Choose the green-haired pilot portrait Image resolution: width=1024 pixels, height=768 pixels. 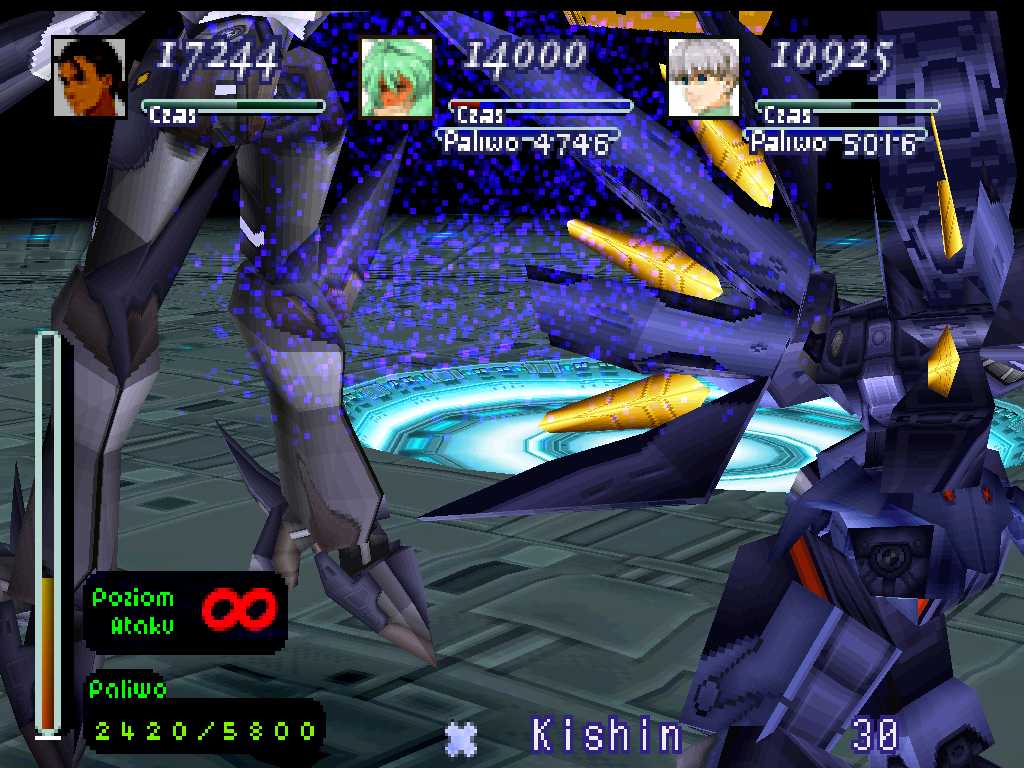point(396,78)
